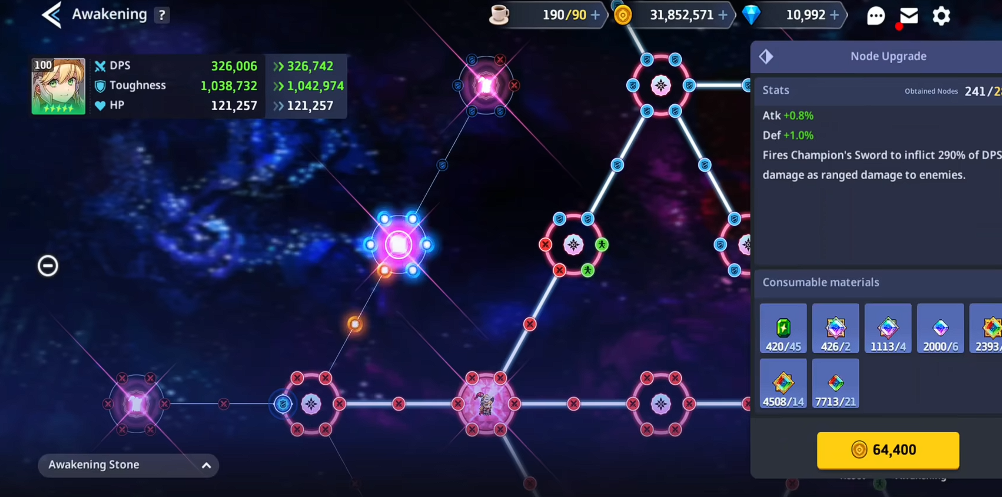The height and width of the screenshot is (497, 1002).
Task: Select the material slot showing 4508/14
Action: coord(783,384)
